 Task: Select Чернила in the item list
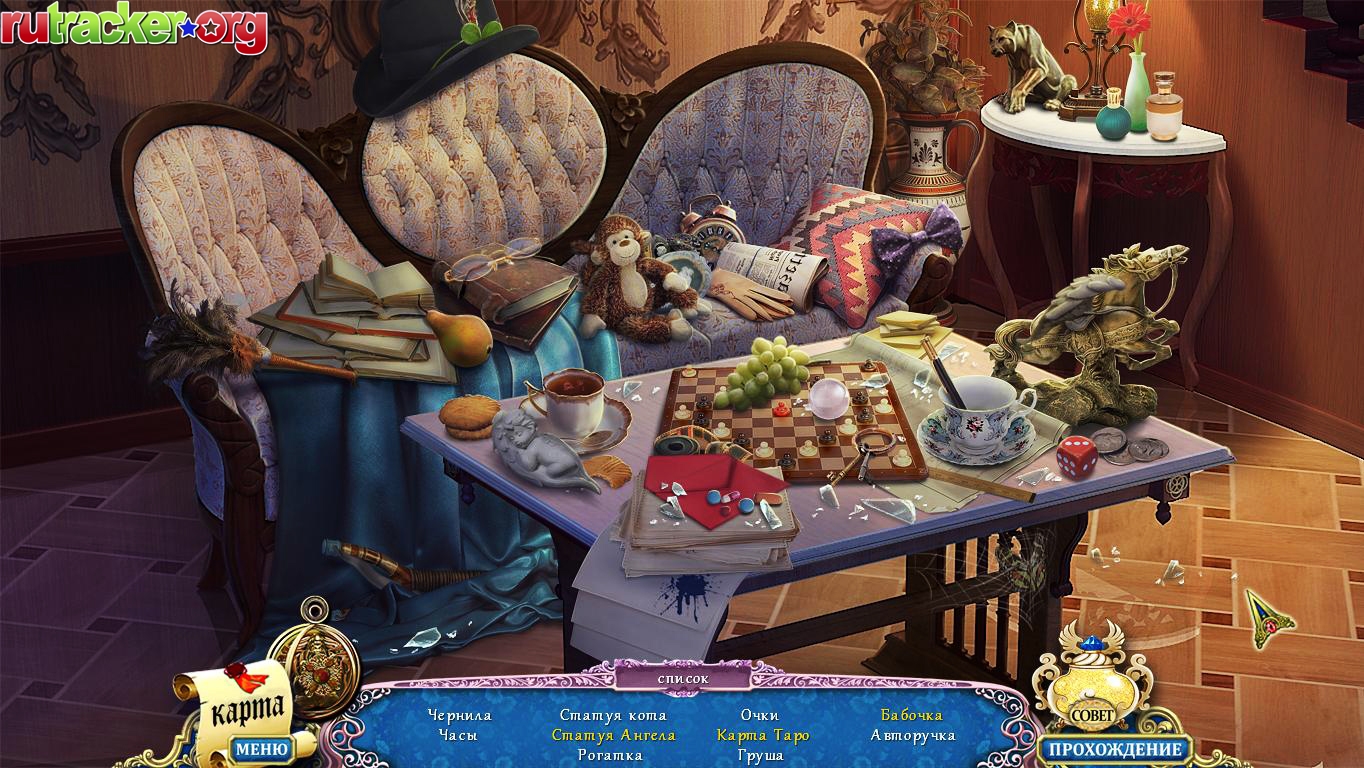tap(459, 715)
